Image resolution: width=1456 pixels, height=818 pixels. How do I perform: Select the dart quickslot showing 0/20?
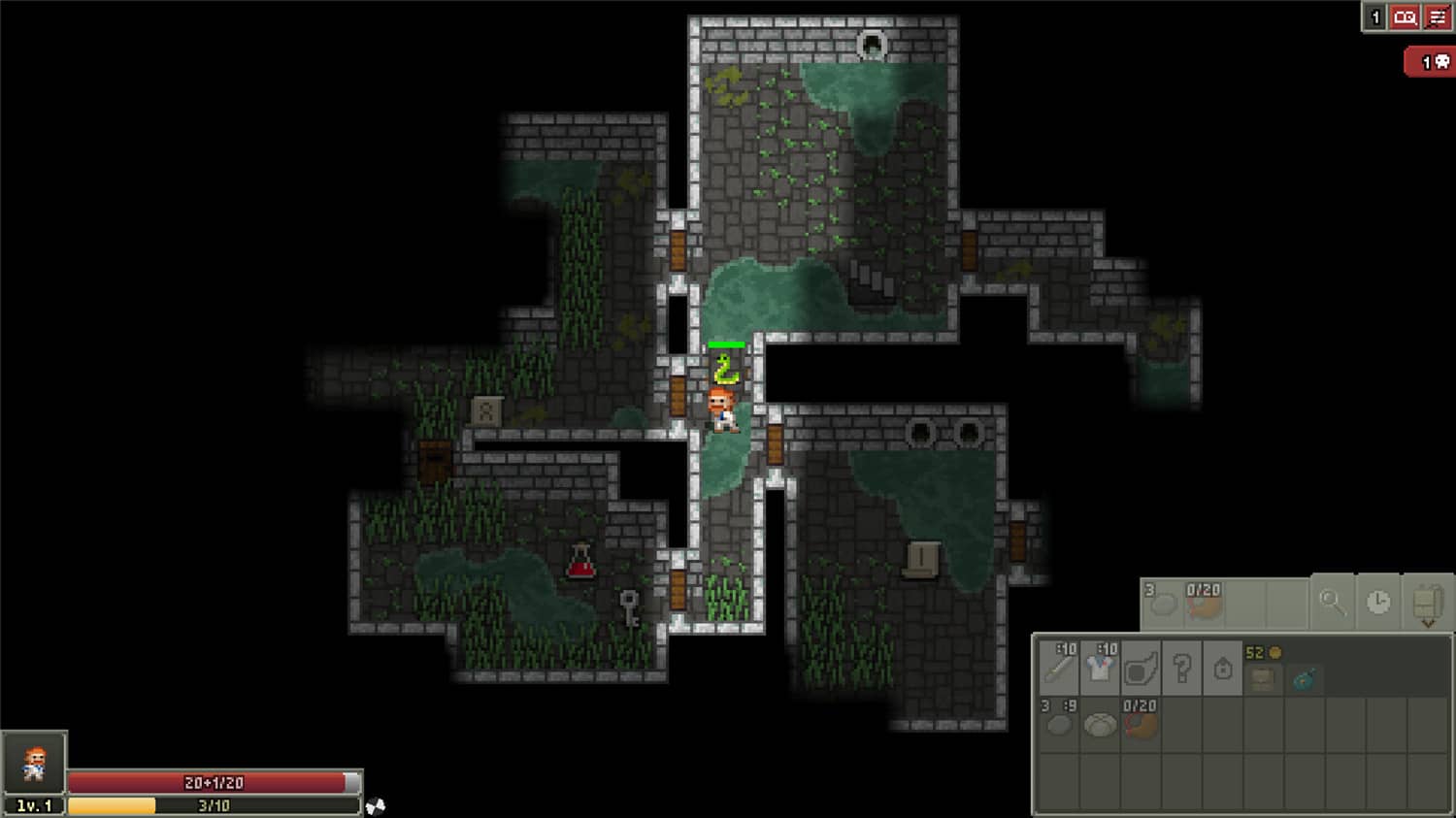coord(1203,604)
